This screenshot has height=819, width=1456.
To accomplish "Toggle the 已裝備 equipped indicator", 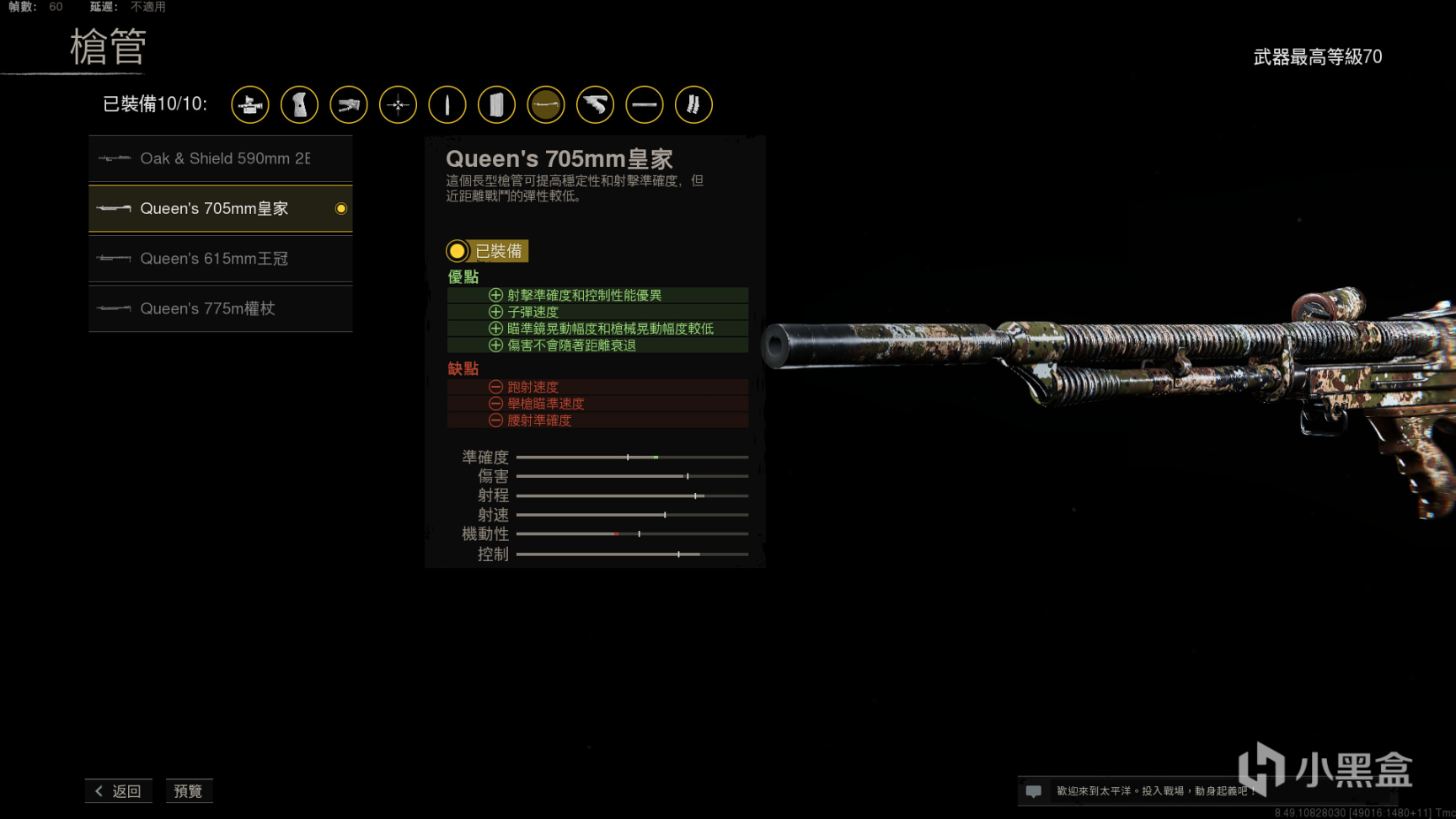I will [487, 251].
